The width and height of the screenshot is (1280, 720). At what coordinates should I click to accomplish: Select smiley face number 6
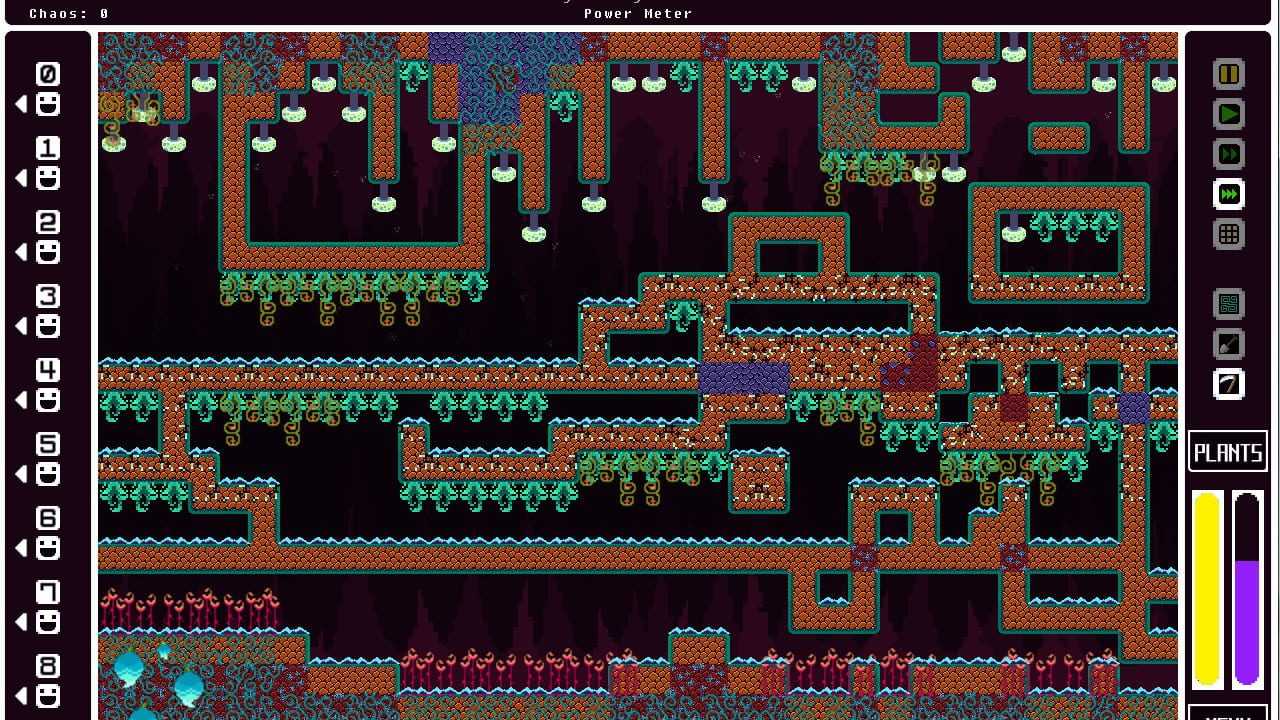coord(47,548)
